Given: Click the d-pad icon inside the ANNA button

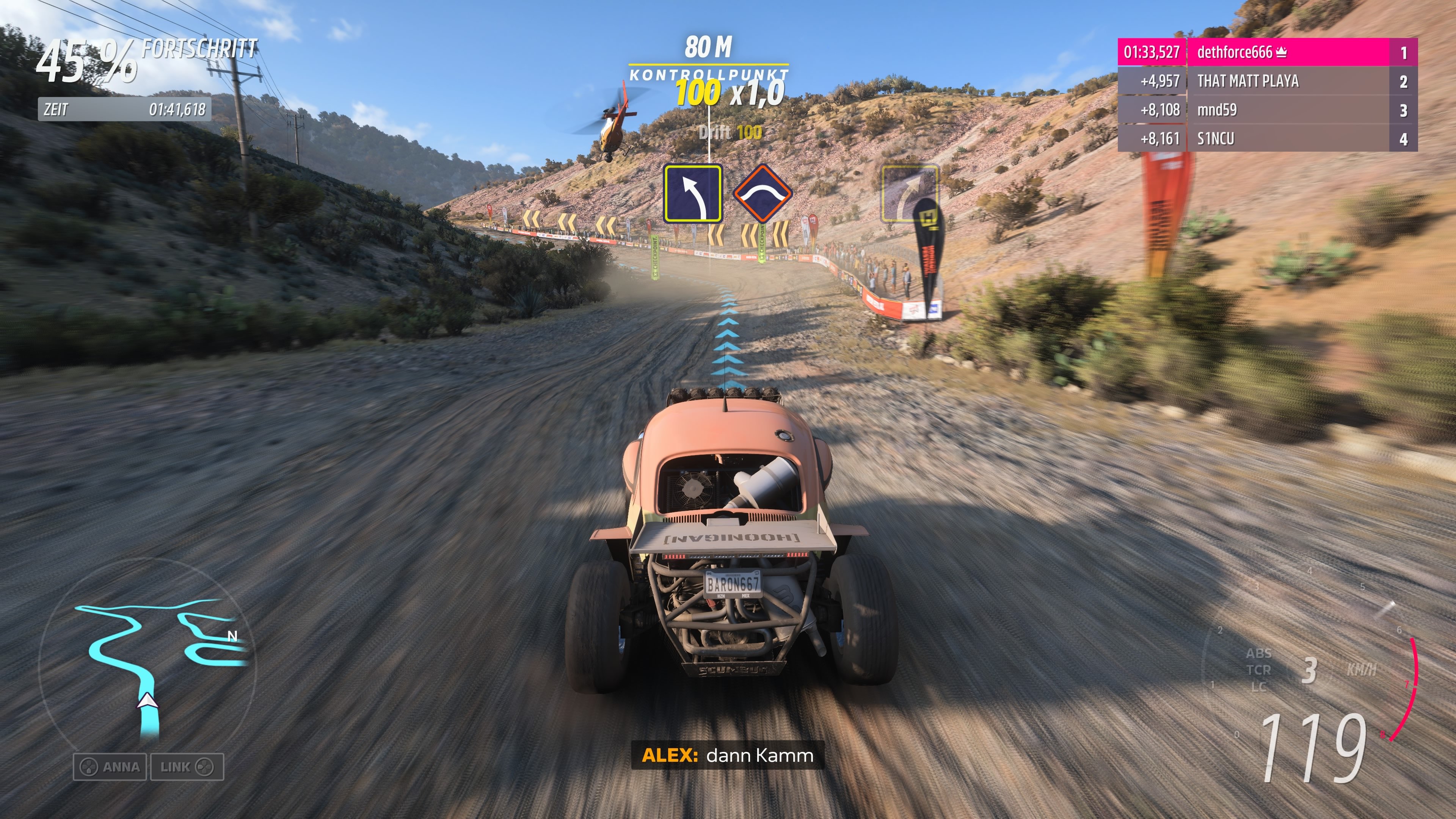Looking at the screenshot, I should [x=89, y=767].
